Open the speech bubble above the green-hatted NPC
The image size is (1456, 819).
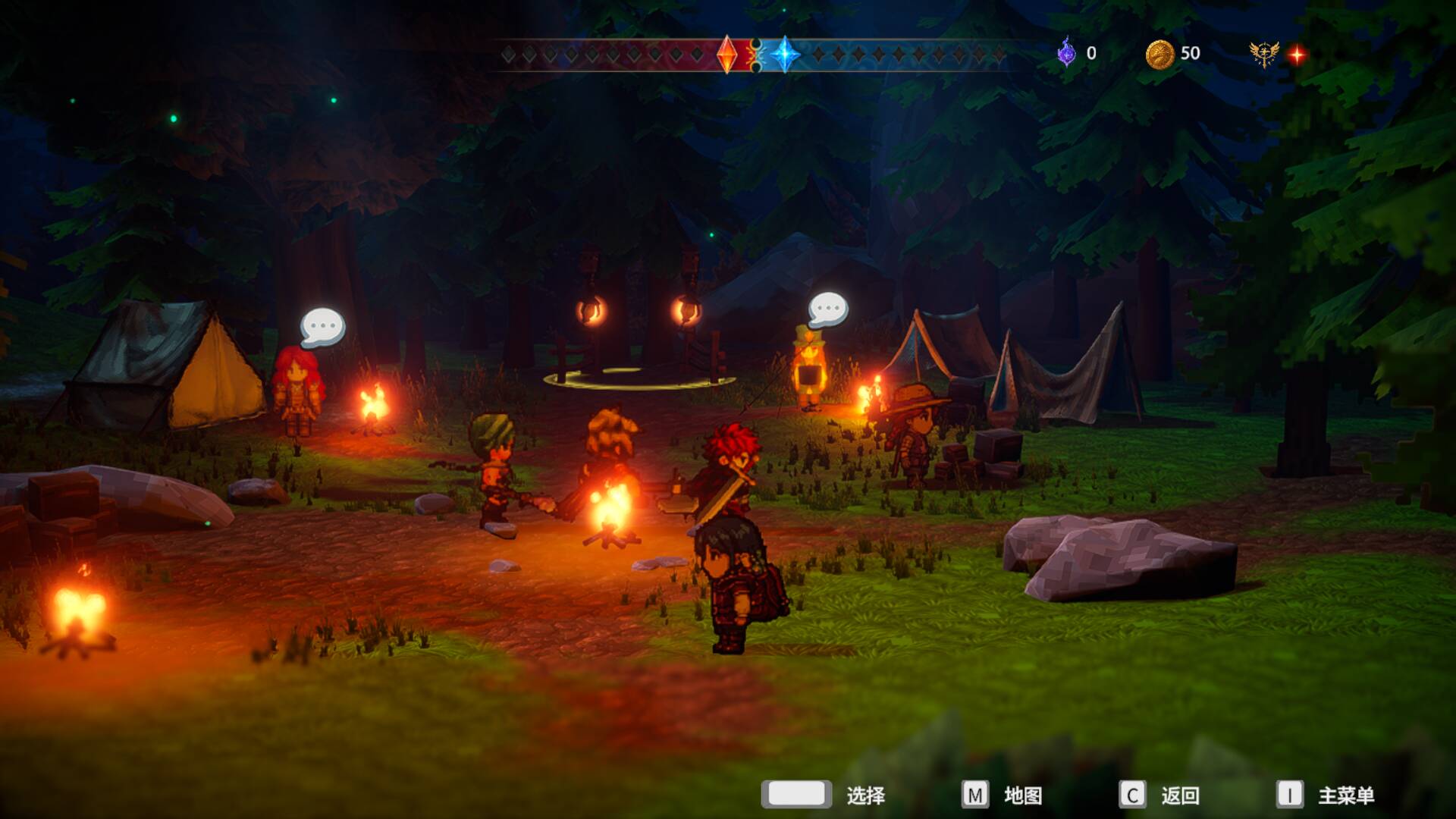tap(827, 309)
